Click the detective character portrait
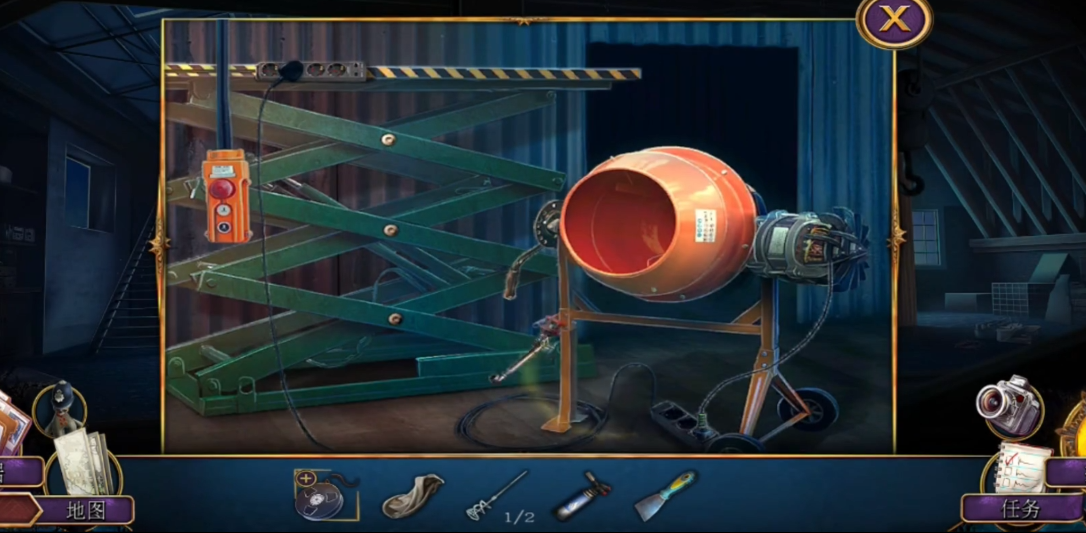 point(59,409)
